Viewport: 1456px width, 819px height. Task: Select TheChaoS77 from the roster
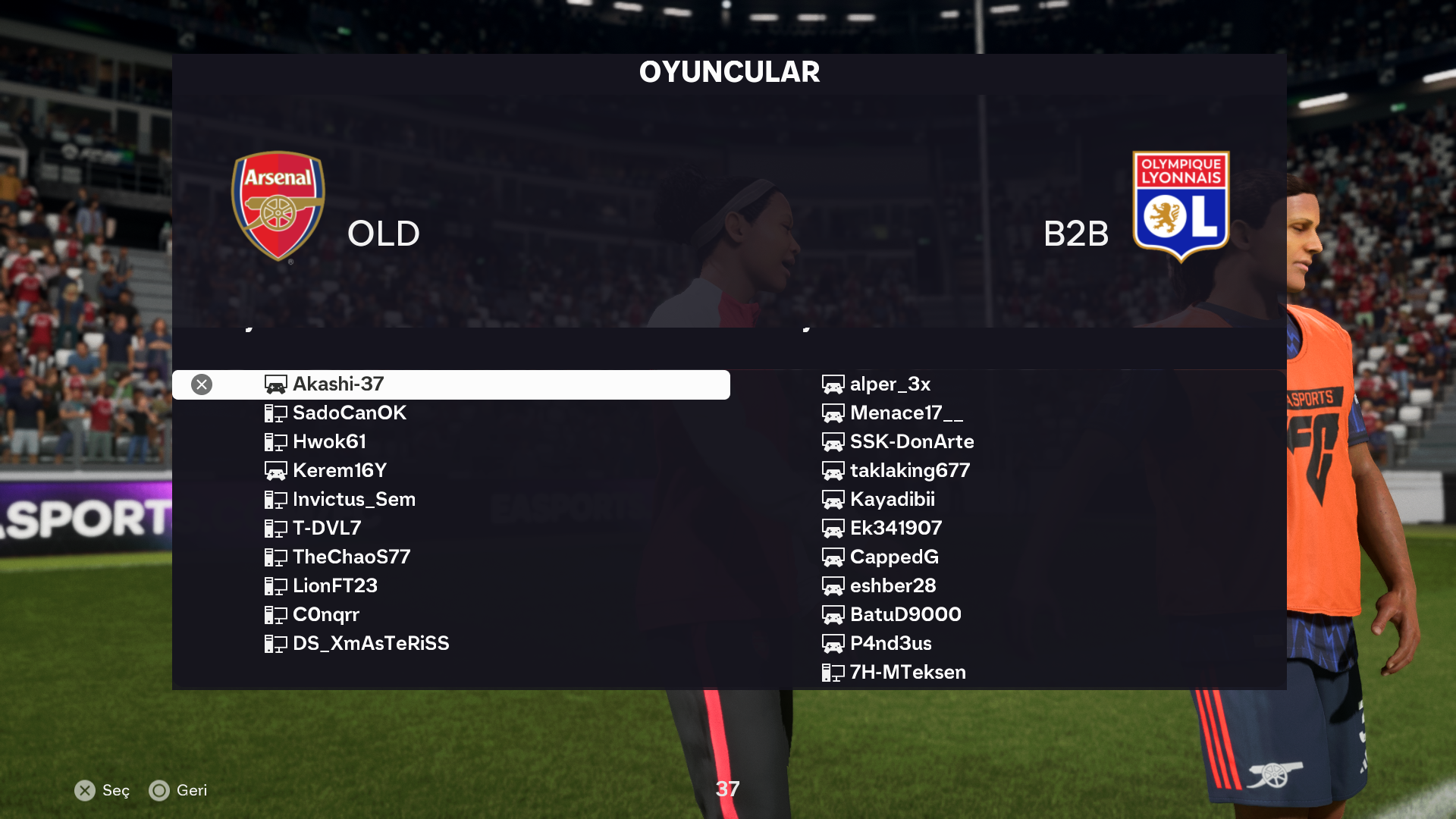(351, 557)
